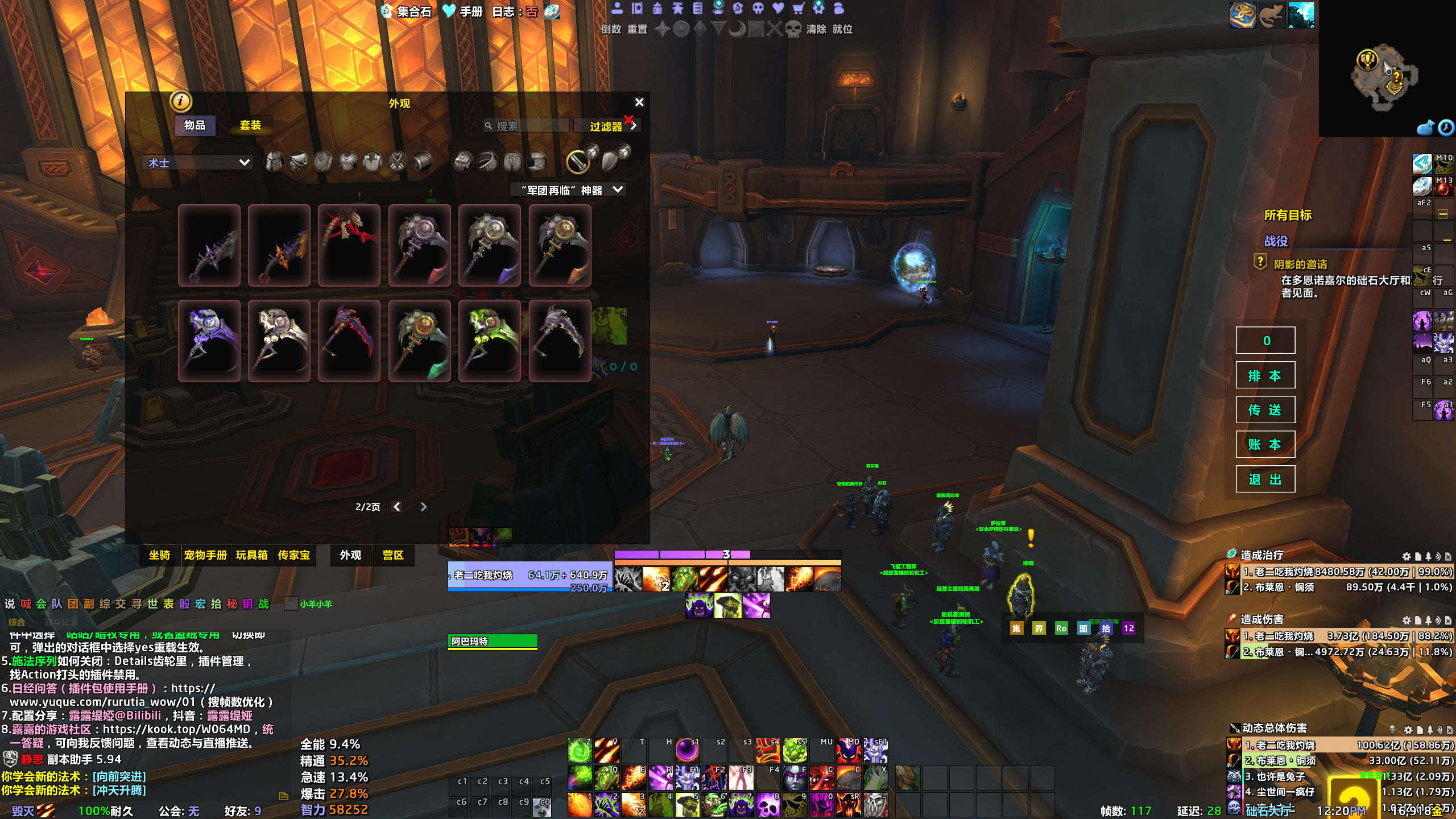
Task: Open the 过滤器 filter menu
Action: pos(607,126)
